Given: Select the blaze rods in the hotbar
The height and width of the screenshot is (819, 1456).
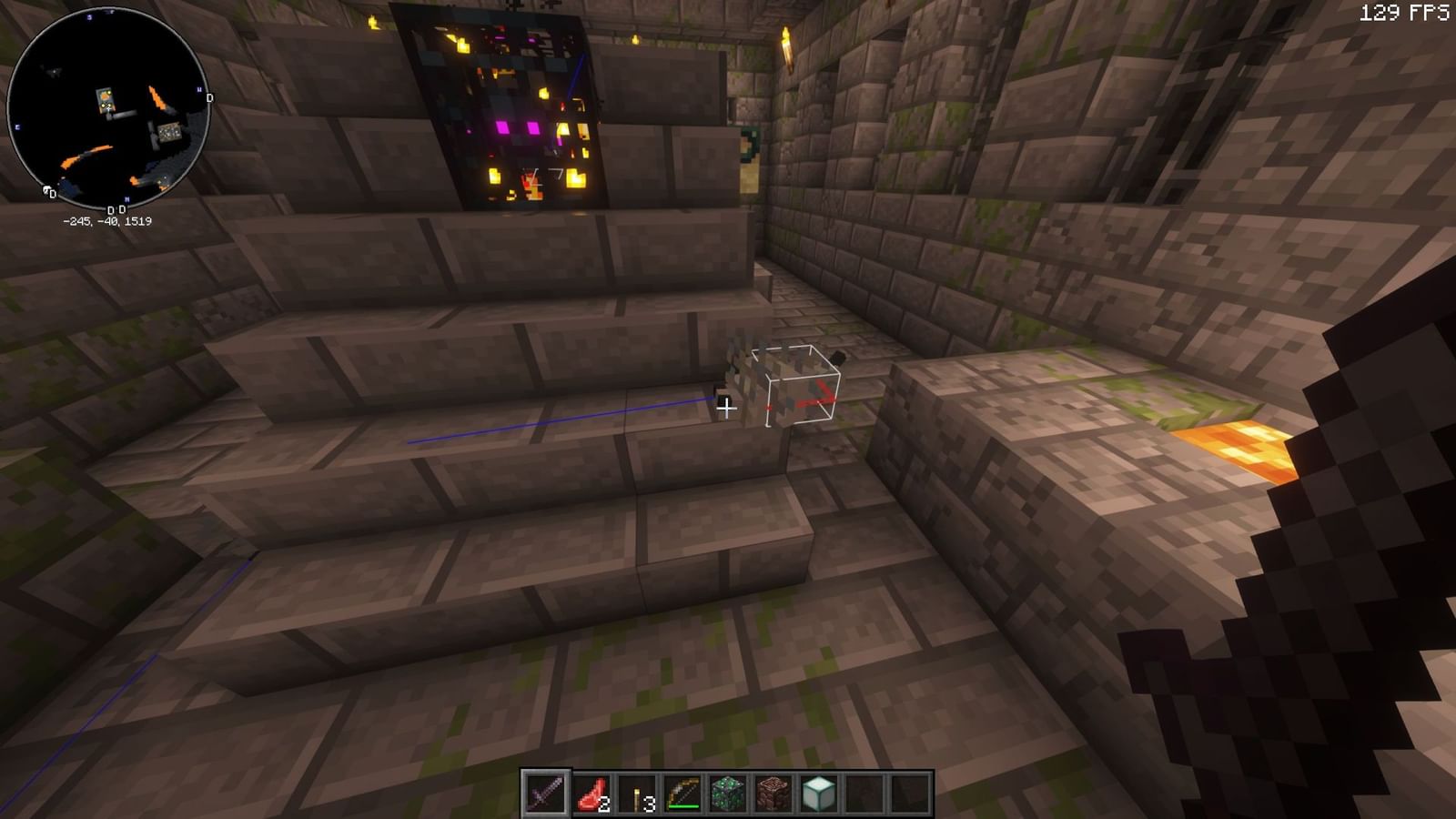Looking at the screenshot, I should [639, 794].
